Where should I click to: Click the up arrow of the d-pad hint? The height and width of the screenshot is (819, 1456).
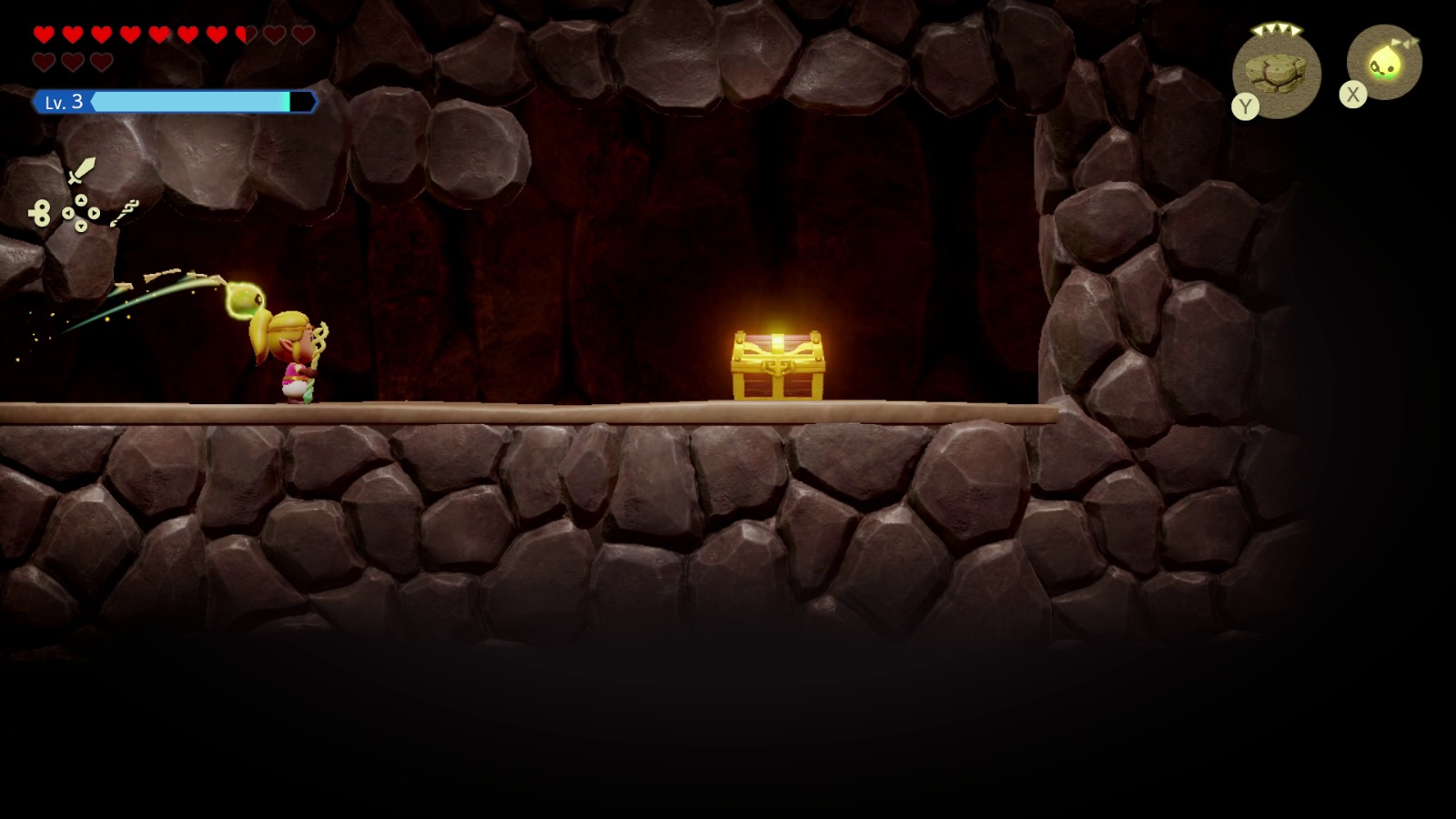click(x=82, y=199)
